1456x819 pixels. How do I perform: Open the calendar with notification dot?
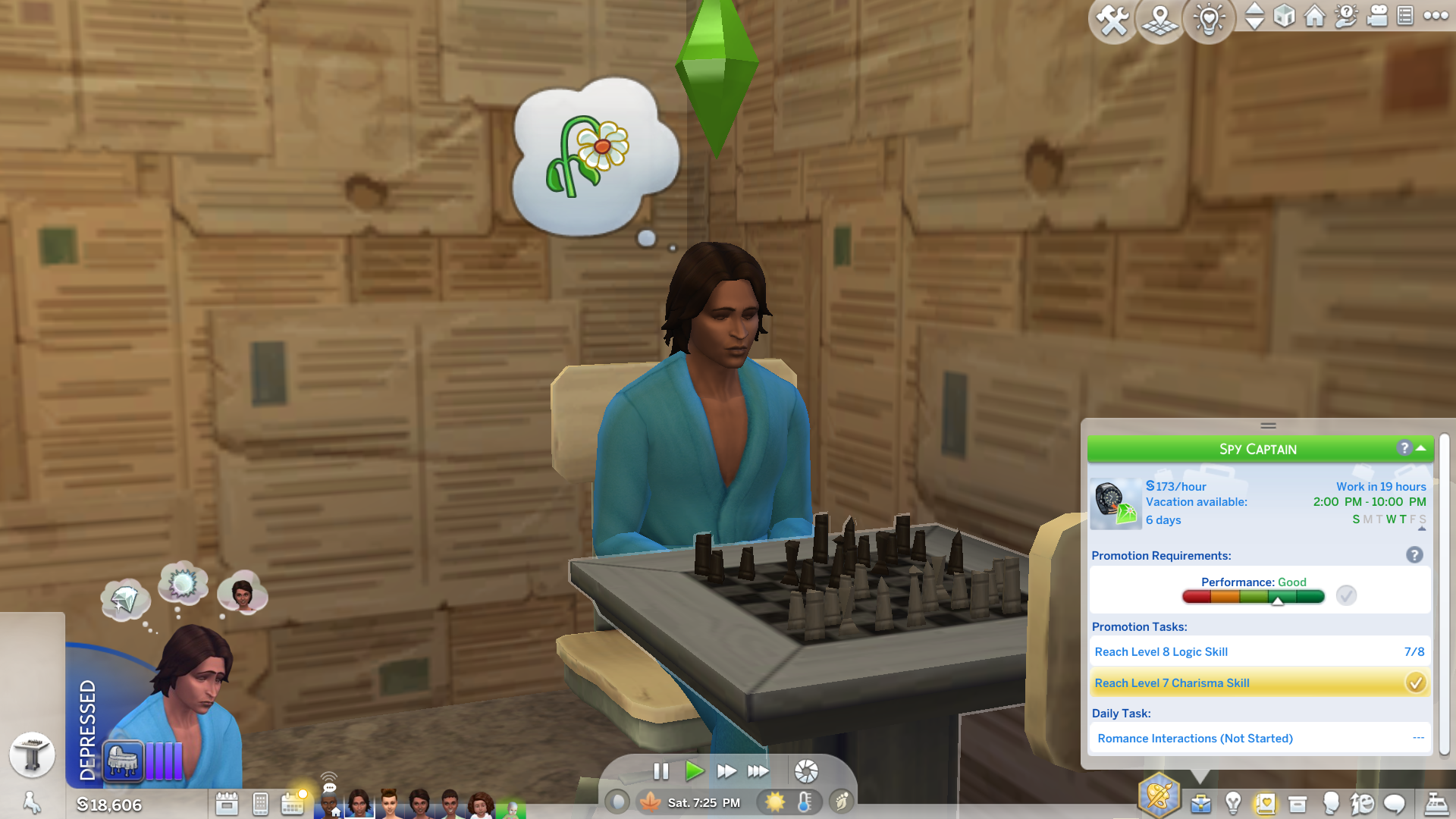[293, 803]
